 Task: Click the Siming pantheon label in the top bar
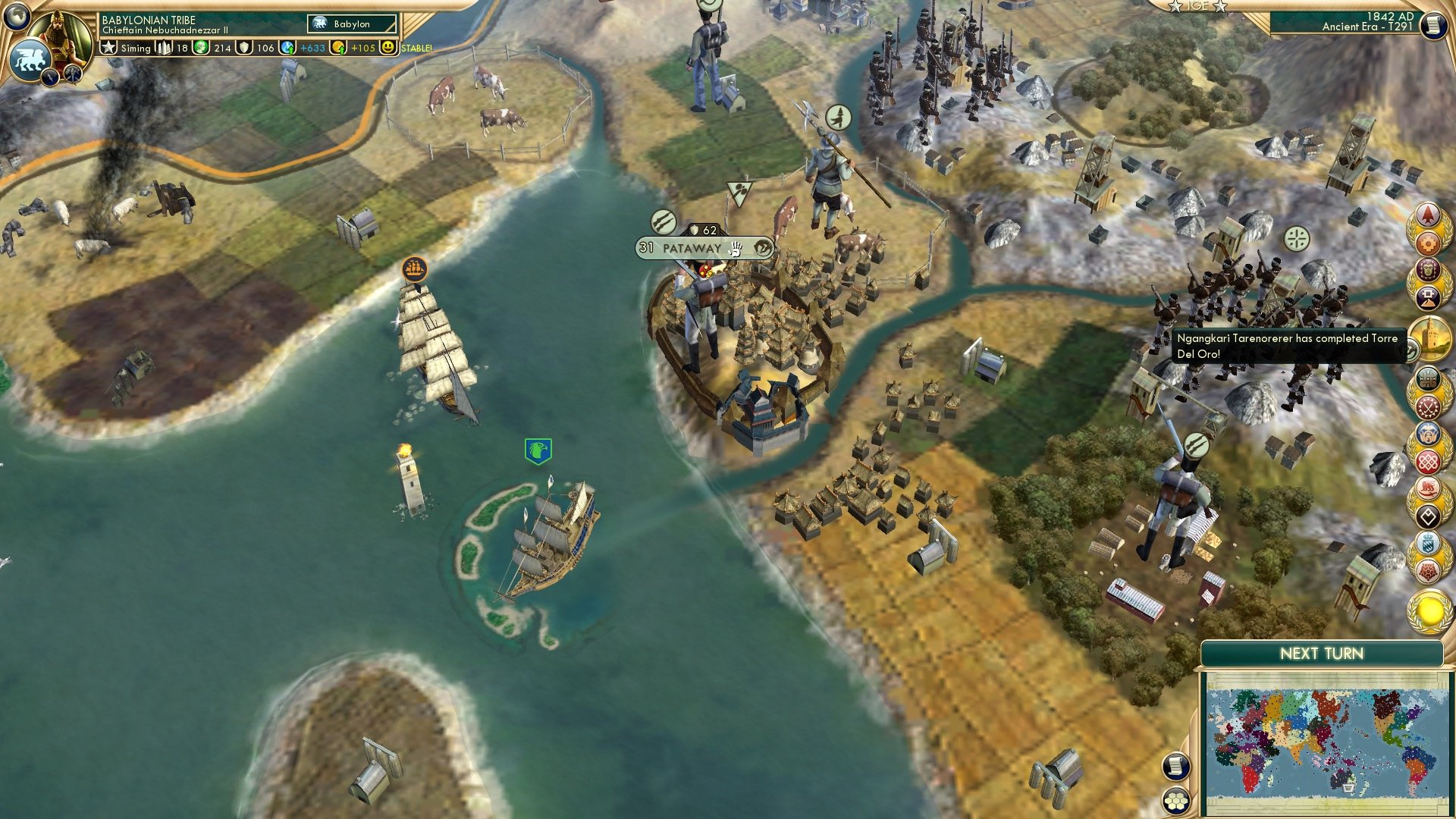click(135, 48)
